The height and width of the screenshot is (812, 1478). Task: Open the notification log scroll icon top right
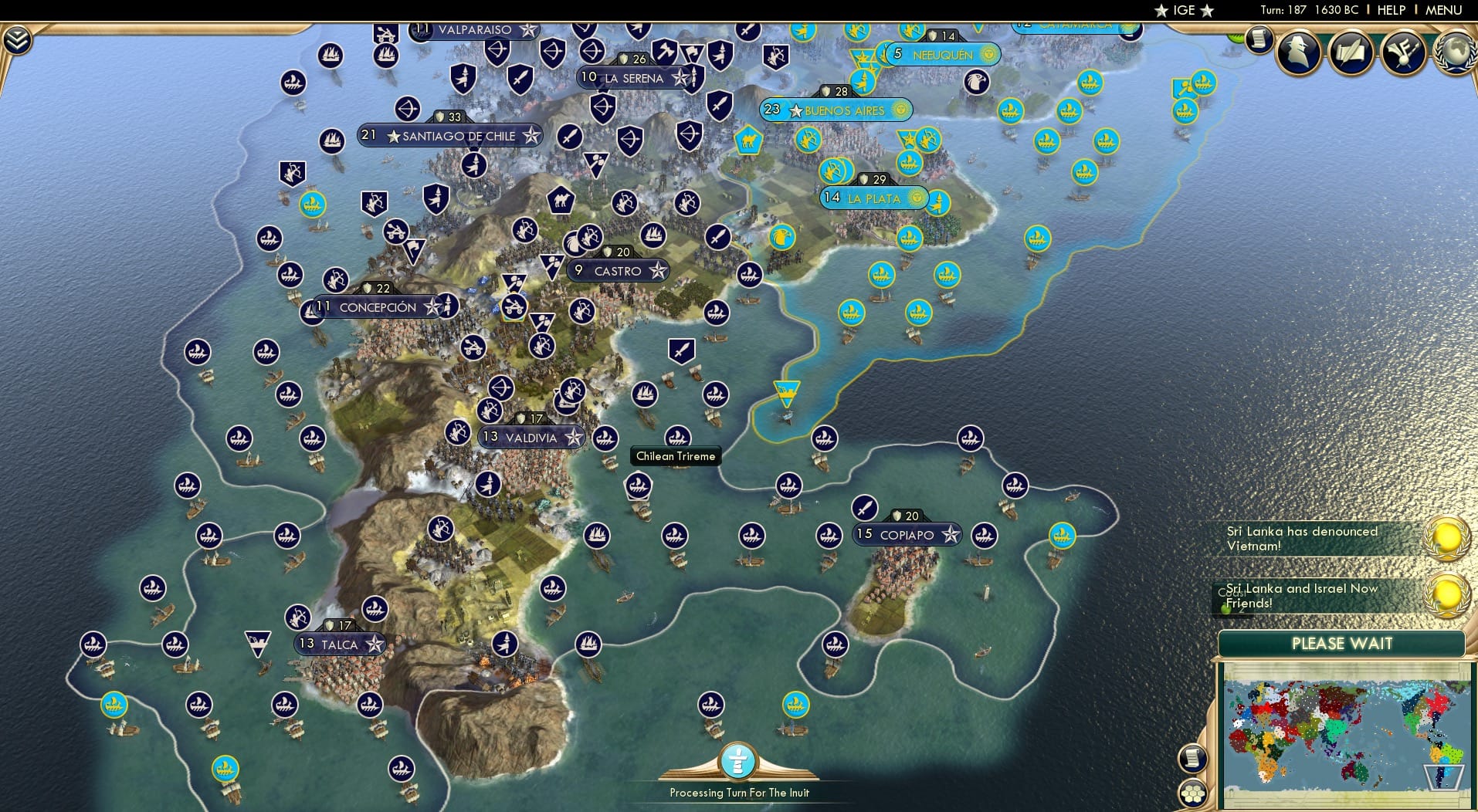[1258, 40]
